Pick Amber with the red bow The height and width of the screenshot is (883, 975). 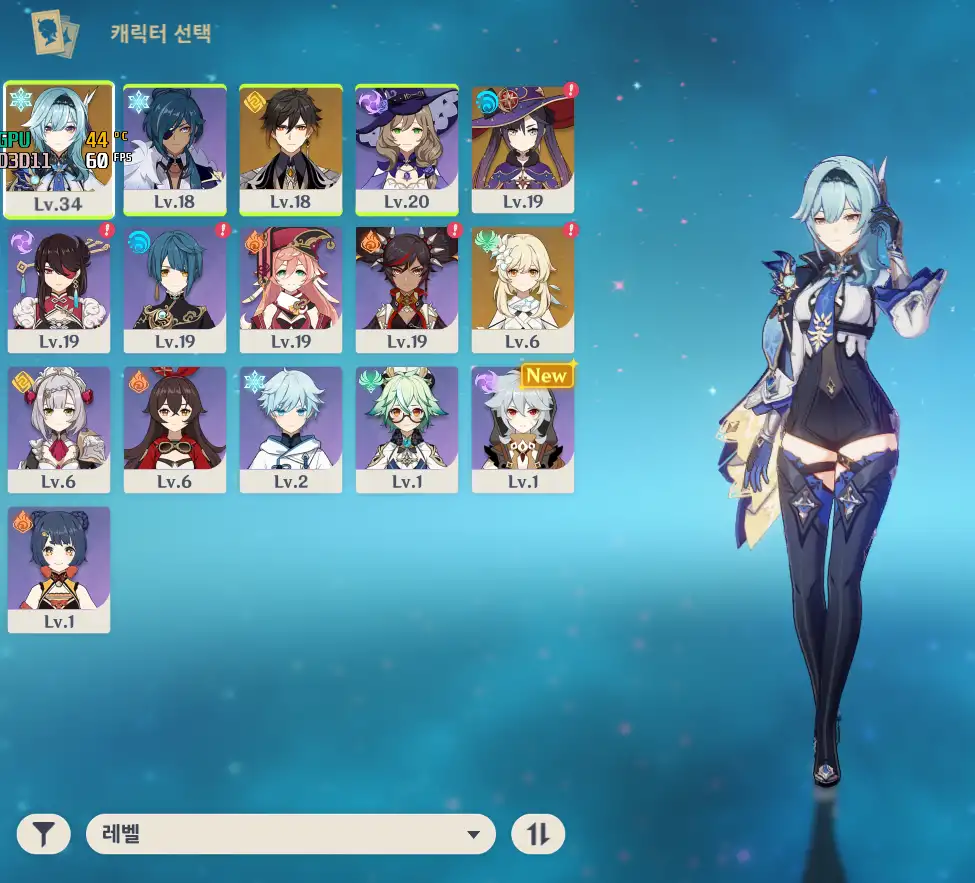pos(175,428)
